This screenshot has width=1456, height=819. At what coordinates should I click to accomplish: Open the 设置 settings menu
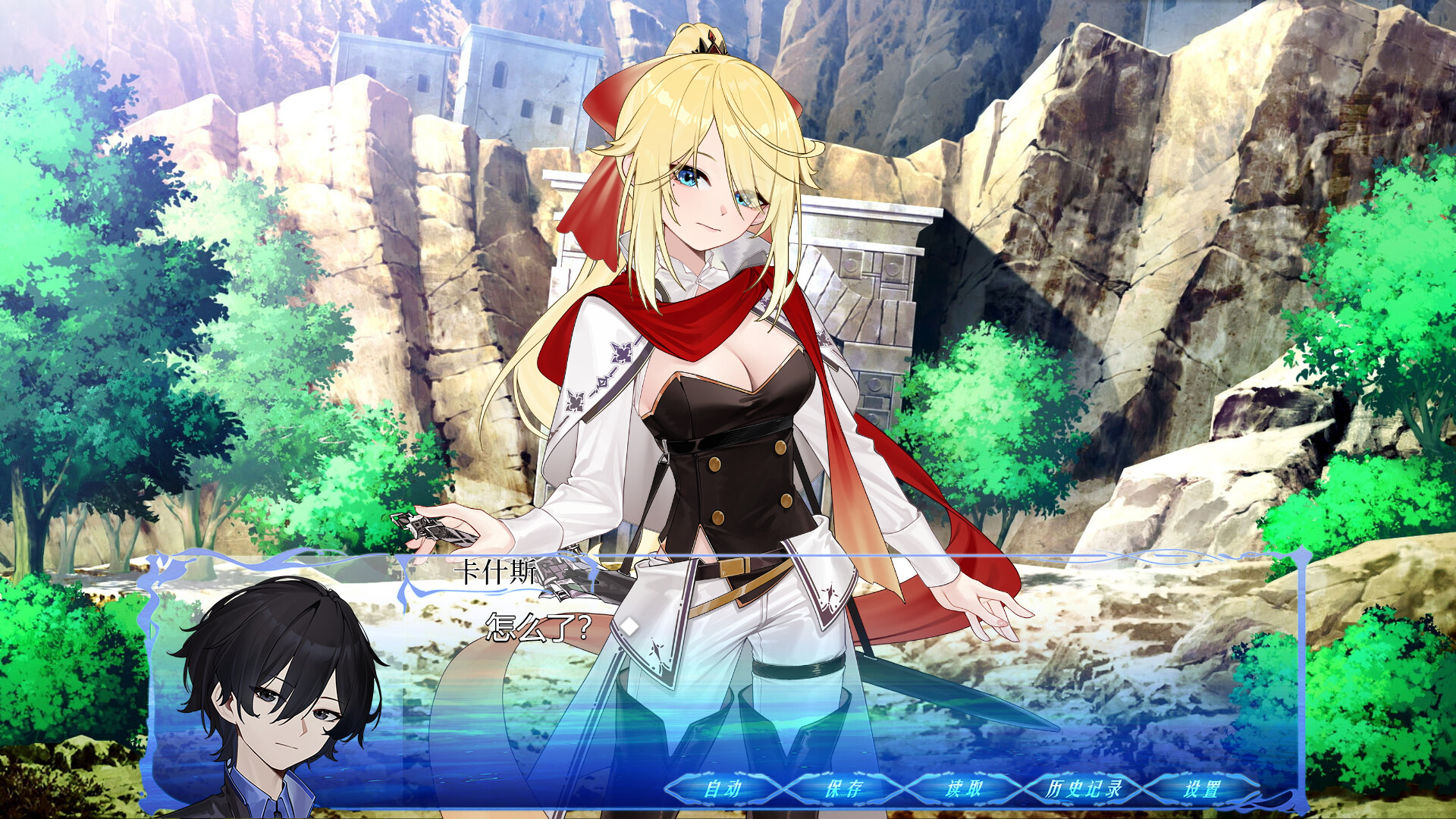[x=1202, y=789]
